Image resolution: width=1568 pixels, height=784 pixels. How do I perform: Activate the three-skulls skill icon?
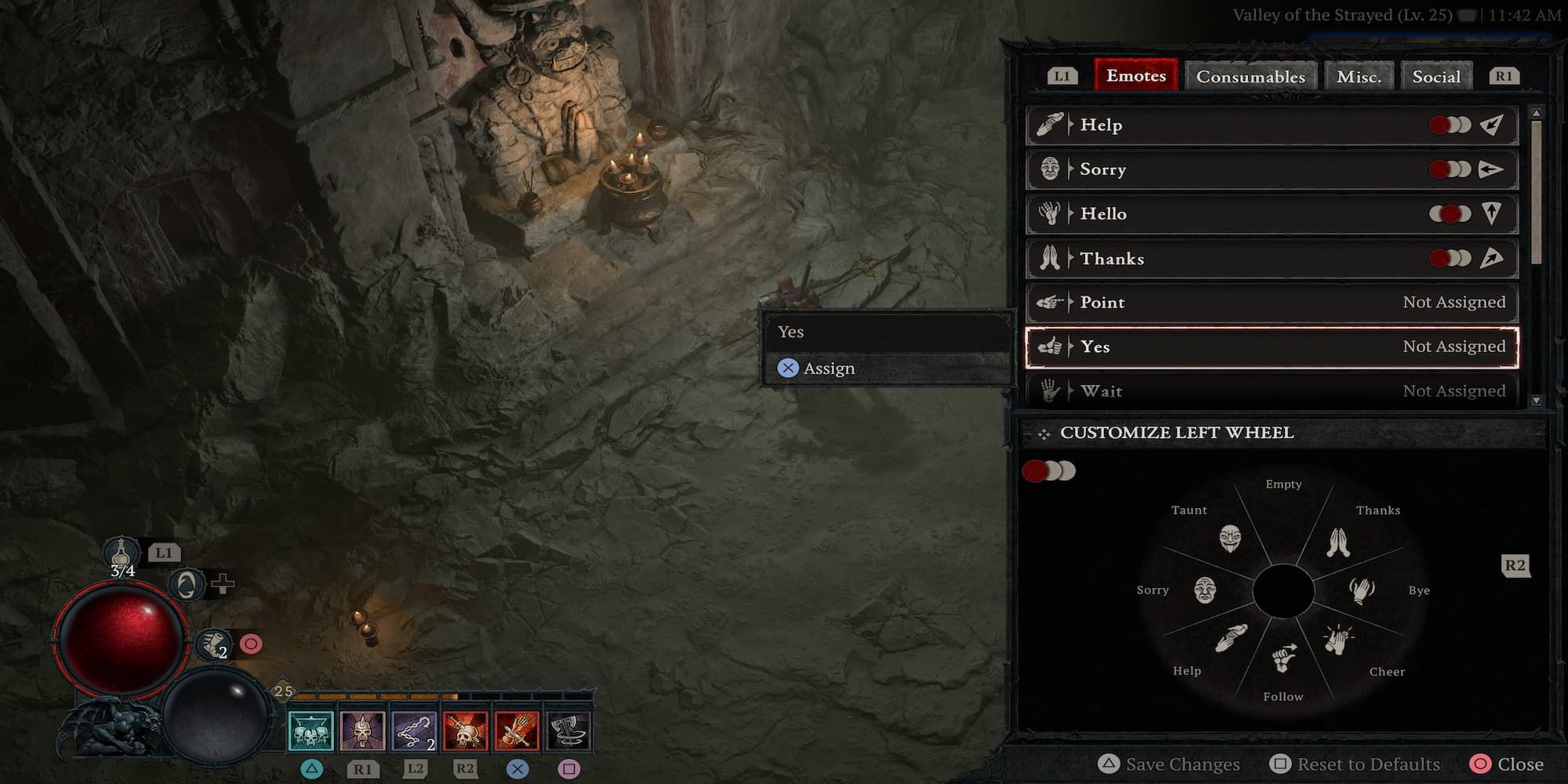coord(311,731)
